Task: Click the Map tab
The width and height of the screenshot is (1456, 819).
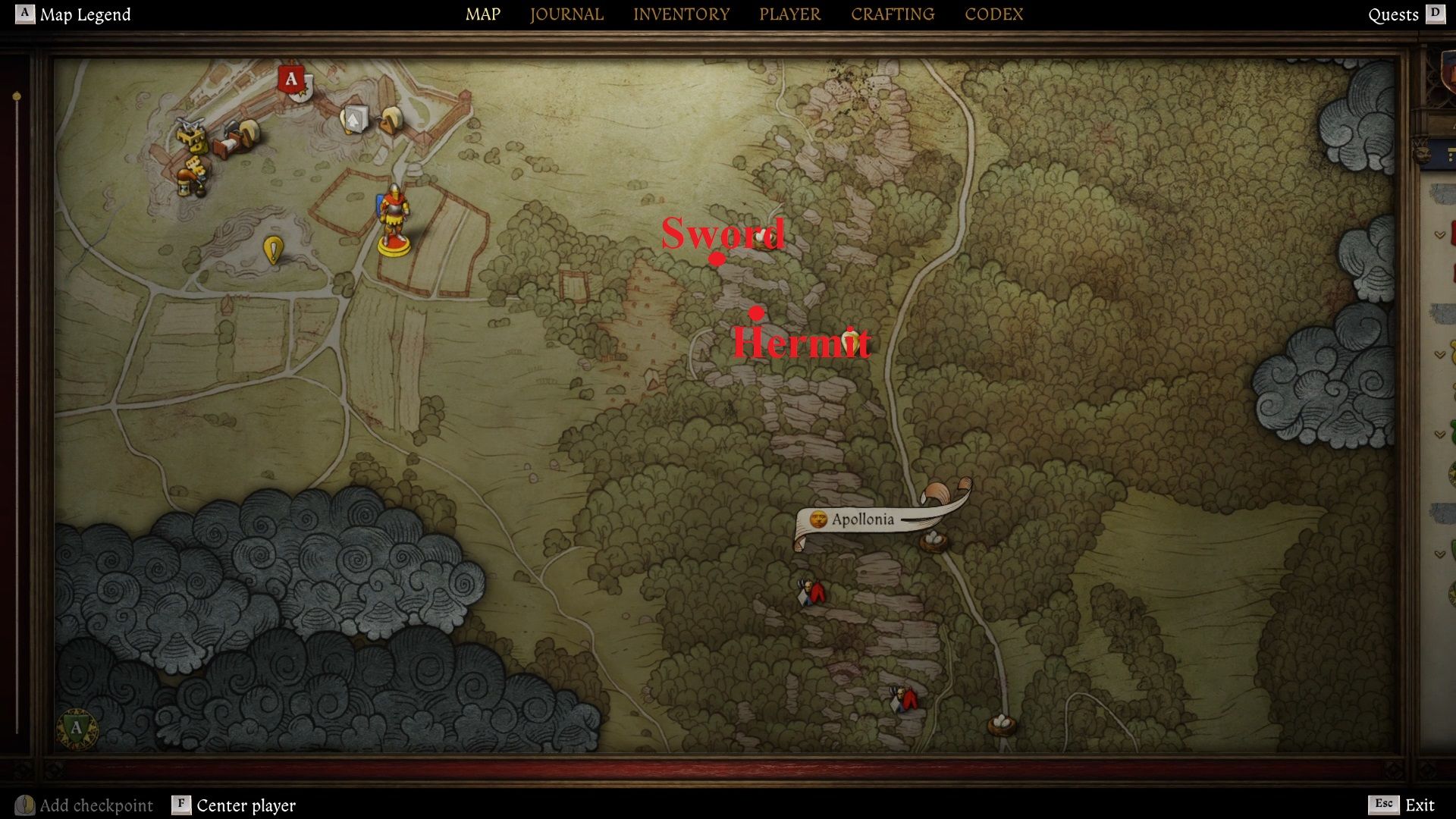Action: 483,14
